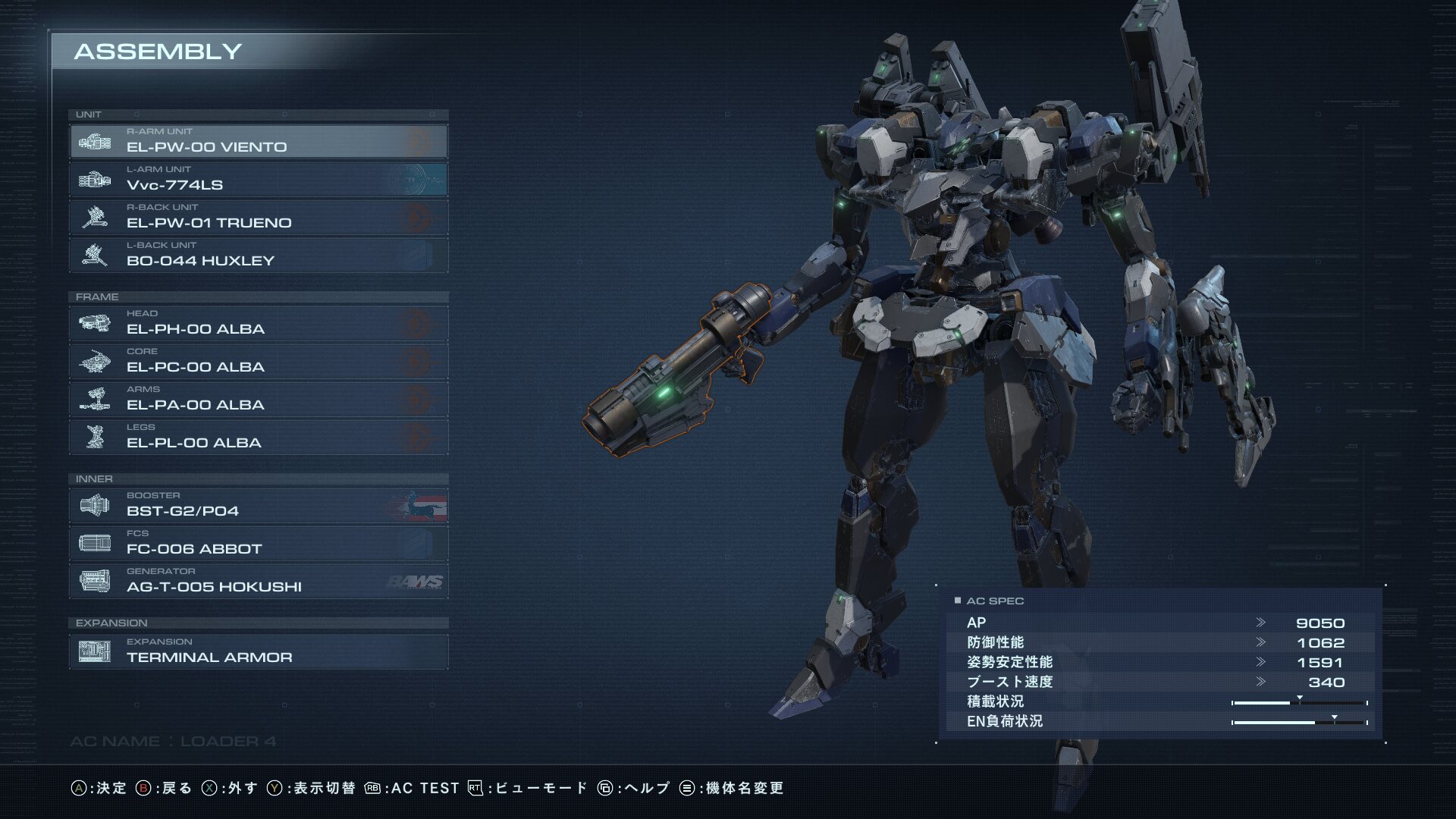The width and height of the screenshot is (1456, 819).
Task: Select the EL-PC-00 ALBA core part
Action: coord(259,361)
